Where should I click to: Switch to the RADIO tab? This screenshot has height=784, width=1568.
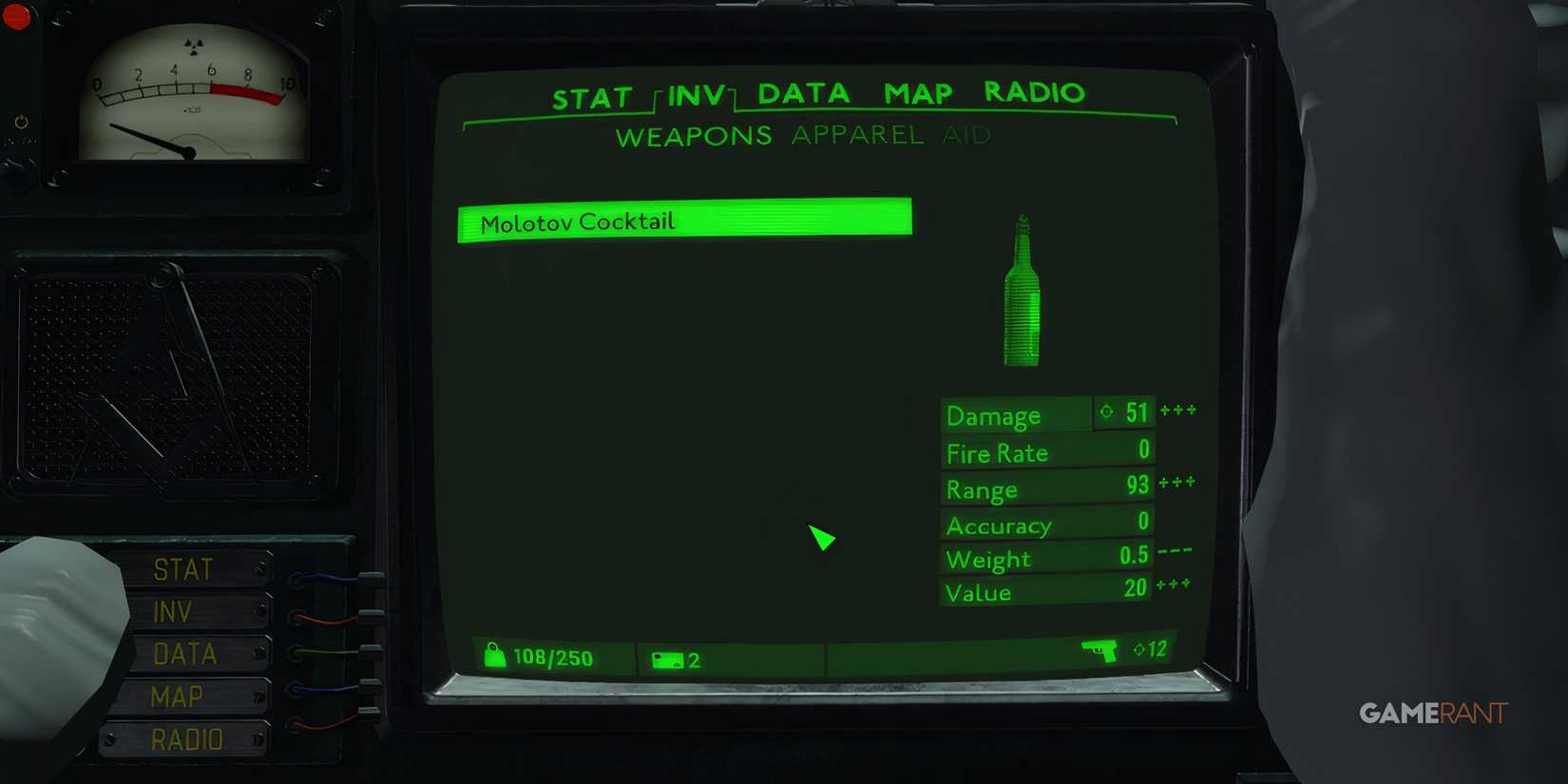click(x=1034, y=92)
